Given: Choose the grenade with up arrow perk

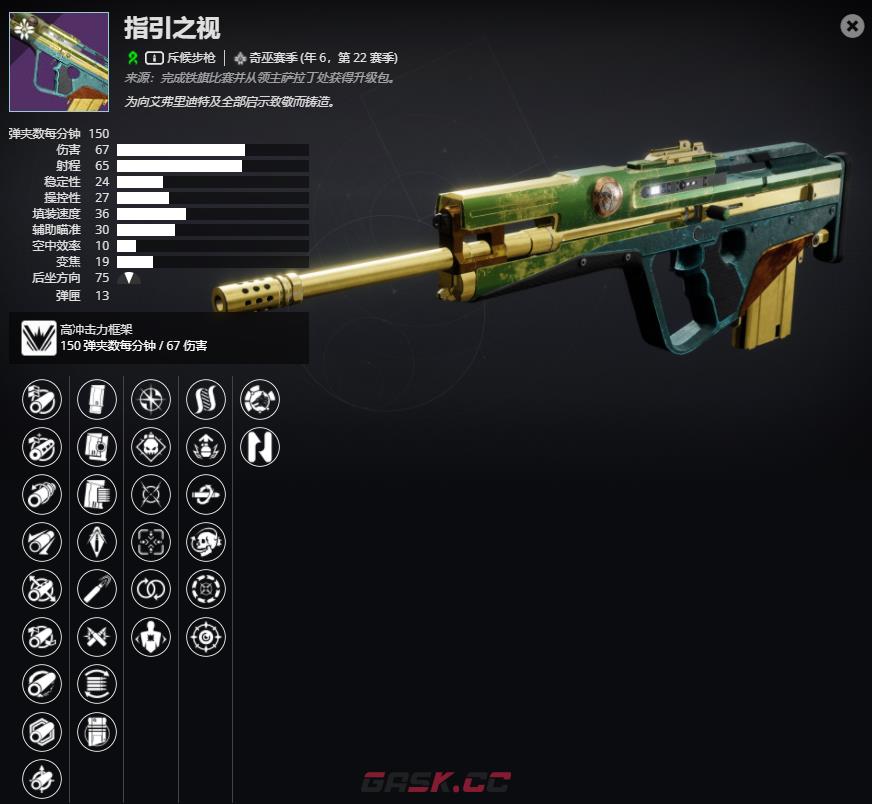Looking at the screenshot, I should pyautogui.click(x=206, y=447).
